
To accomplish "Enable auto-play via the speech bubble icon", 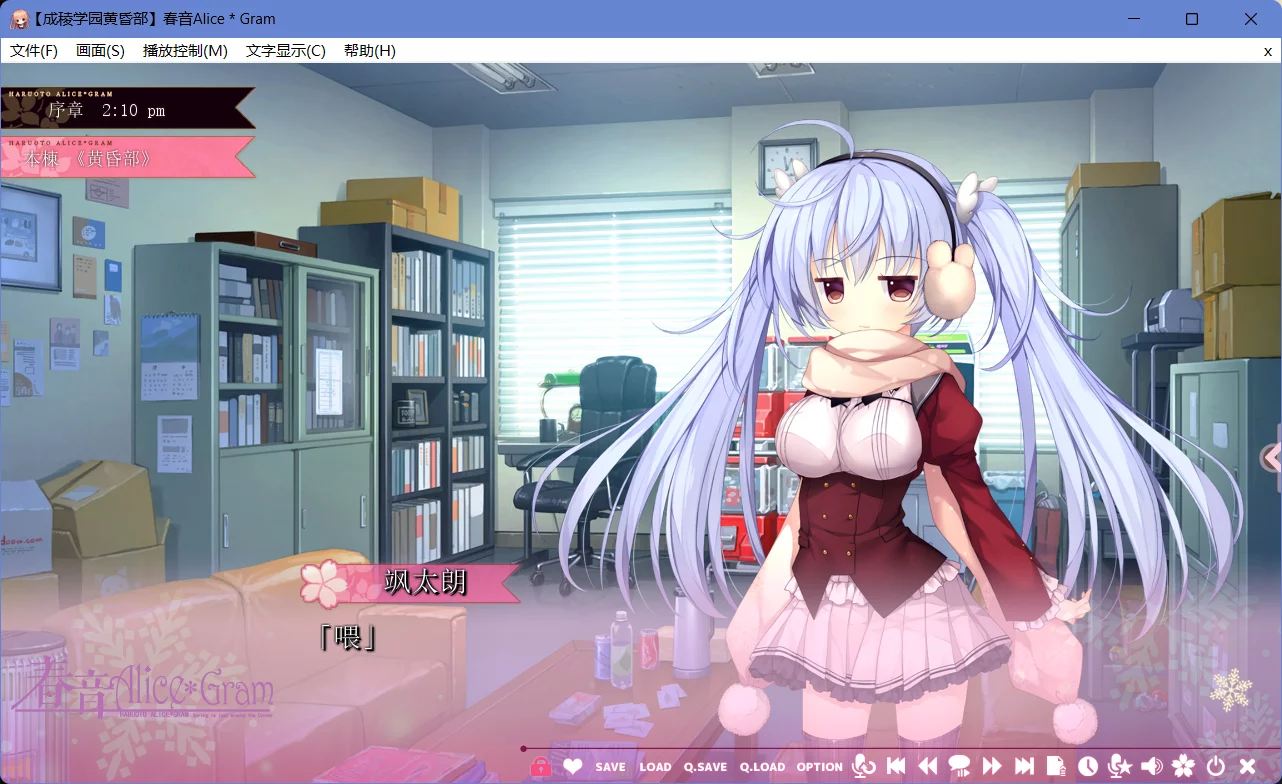I will [x=961, y=765].
